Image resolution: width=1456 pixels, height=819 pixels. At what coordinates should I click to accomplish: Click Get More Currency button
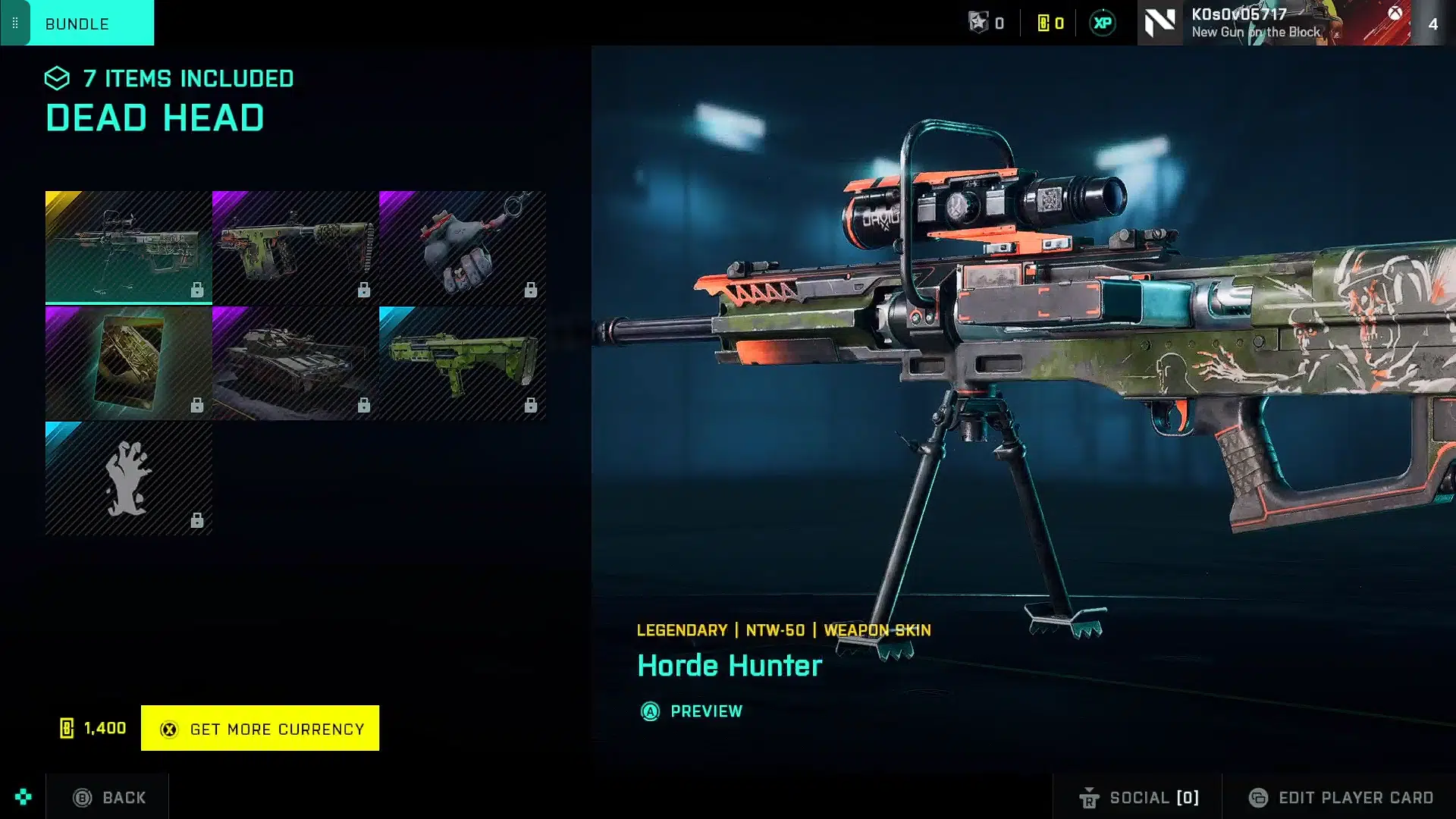point(260,728)
